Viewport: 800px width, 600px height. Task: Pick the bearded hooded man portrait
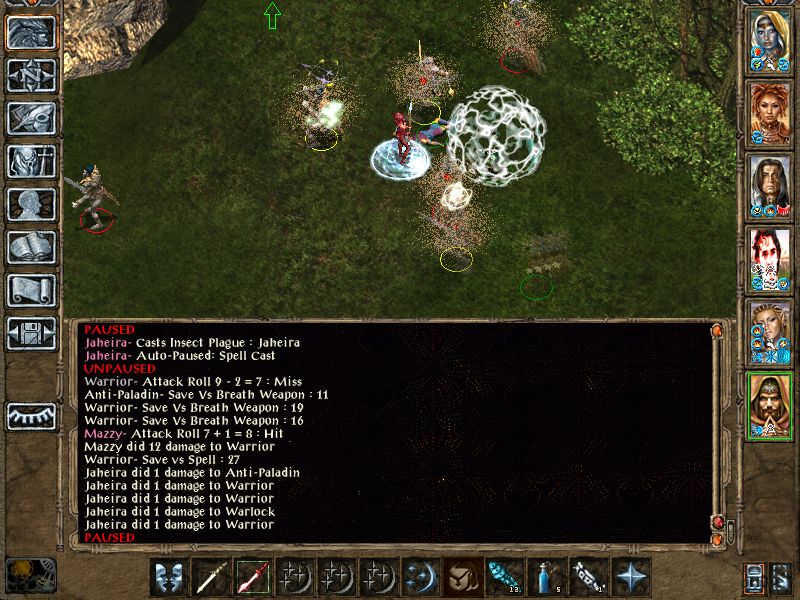tap(770, 405)
